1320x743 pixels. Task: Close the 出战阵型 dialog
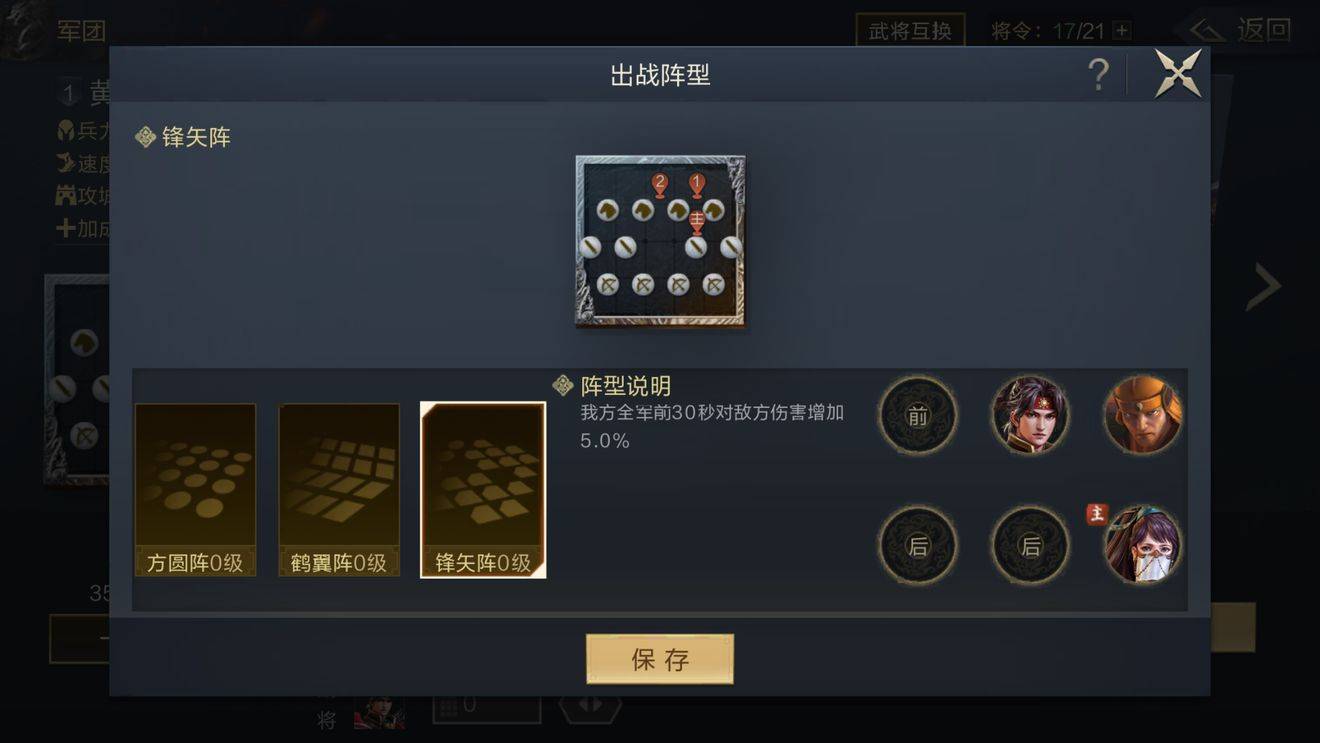[x=1178, y=74]
